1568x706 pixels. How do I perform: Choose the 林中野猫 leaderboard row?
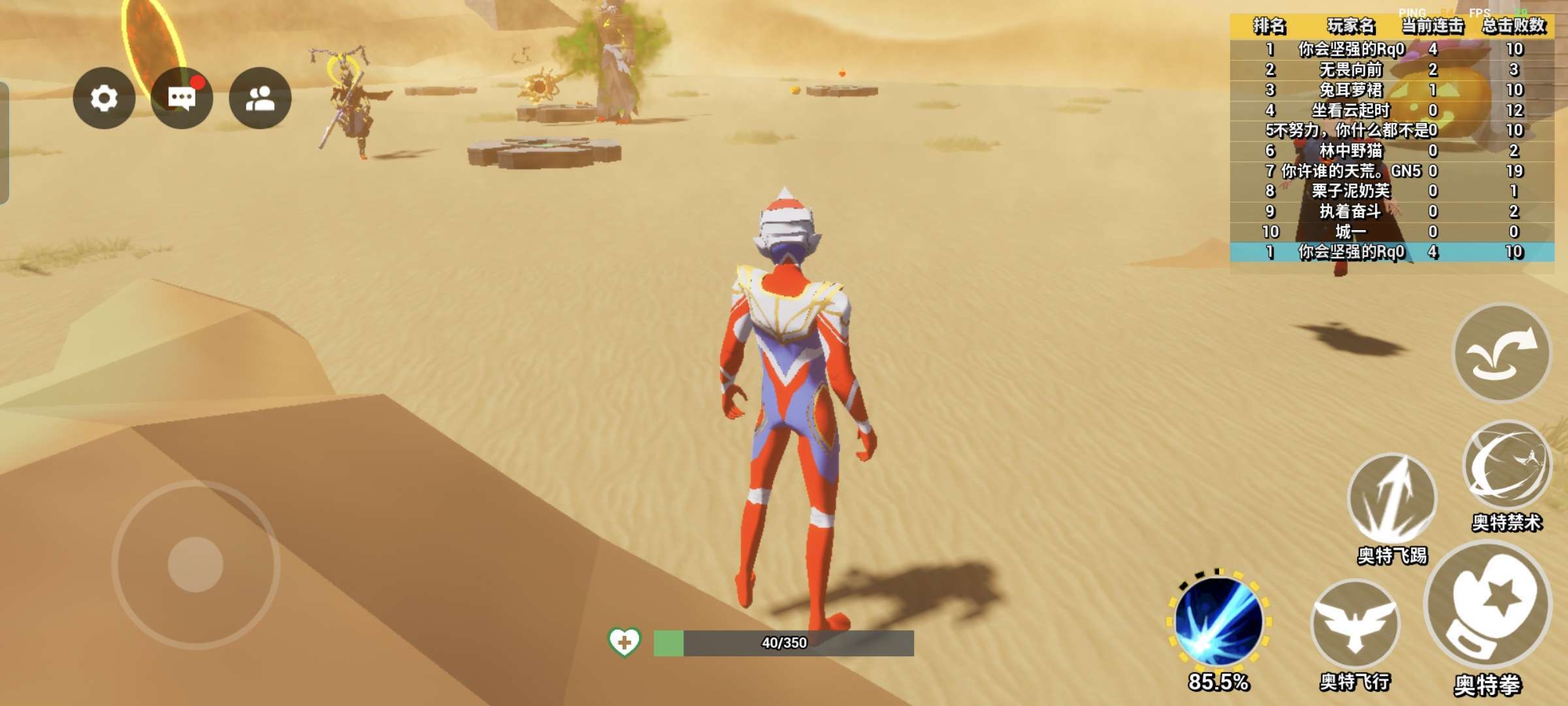(x=1350, y=150)
